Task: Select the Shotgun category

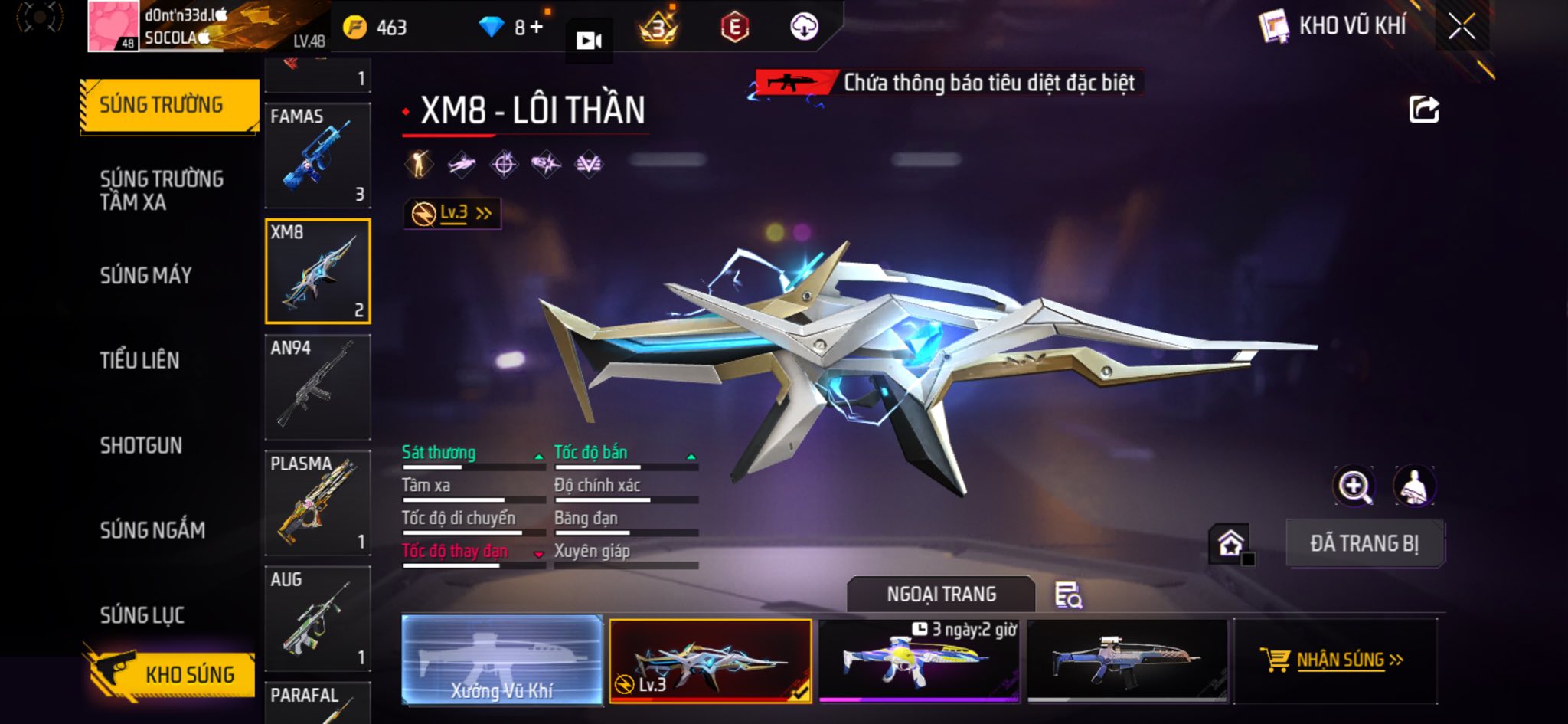Action: click(x=141, y=445)
